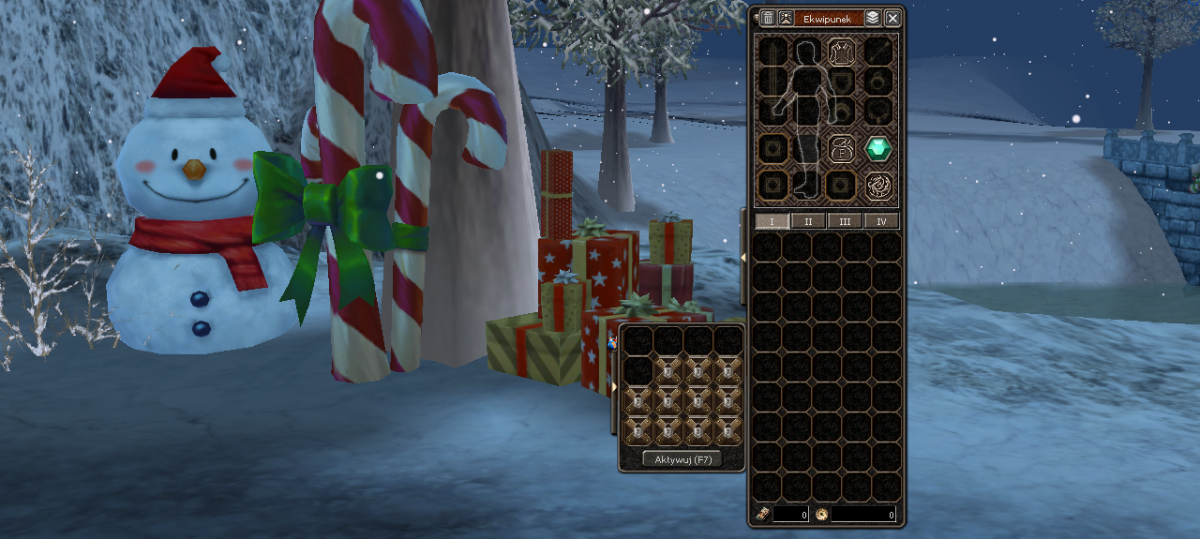1200x539 pixels.
Task: Click the stacked layers icon
Action: pyautogui.click(x=872, y=18)
